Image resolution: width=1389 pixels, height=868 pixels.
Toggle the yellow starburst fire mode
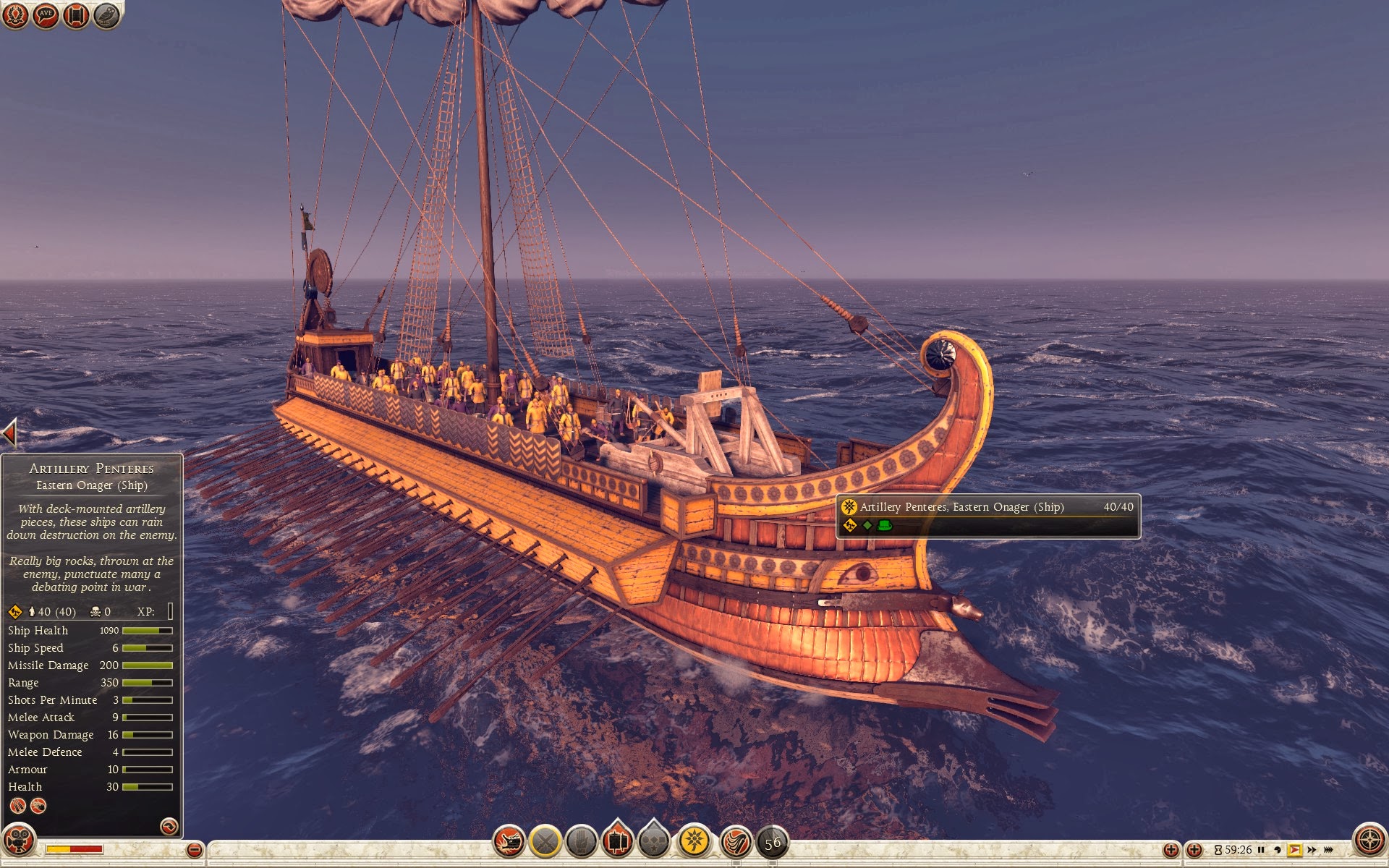click(x=694, y=841)
